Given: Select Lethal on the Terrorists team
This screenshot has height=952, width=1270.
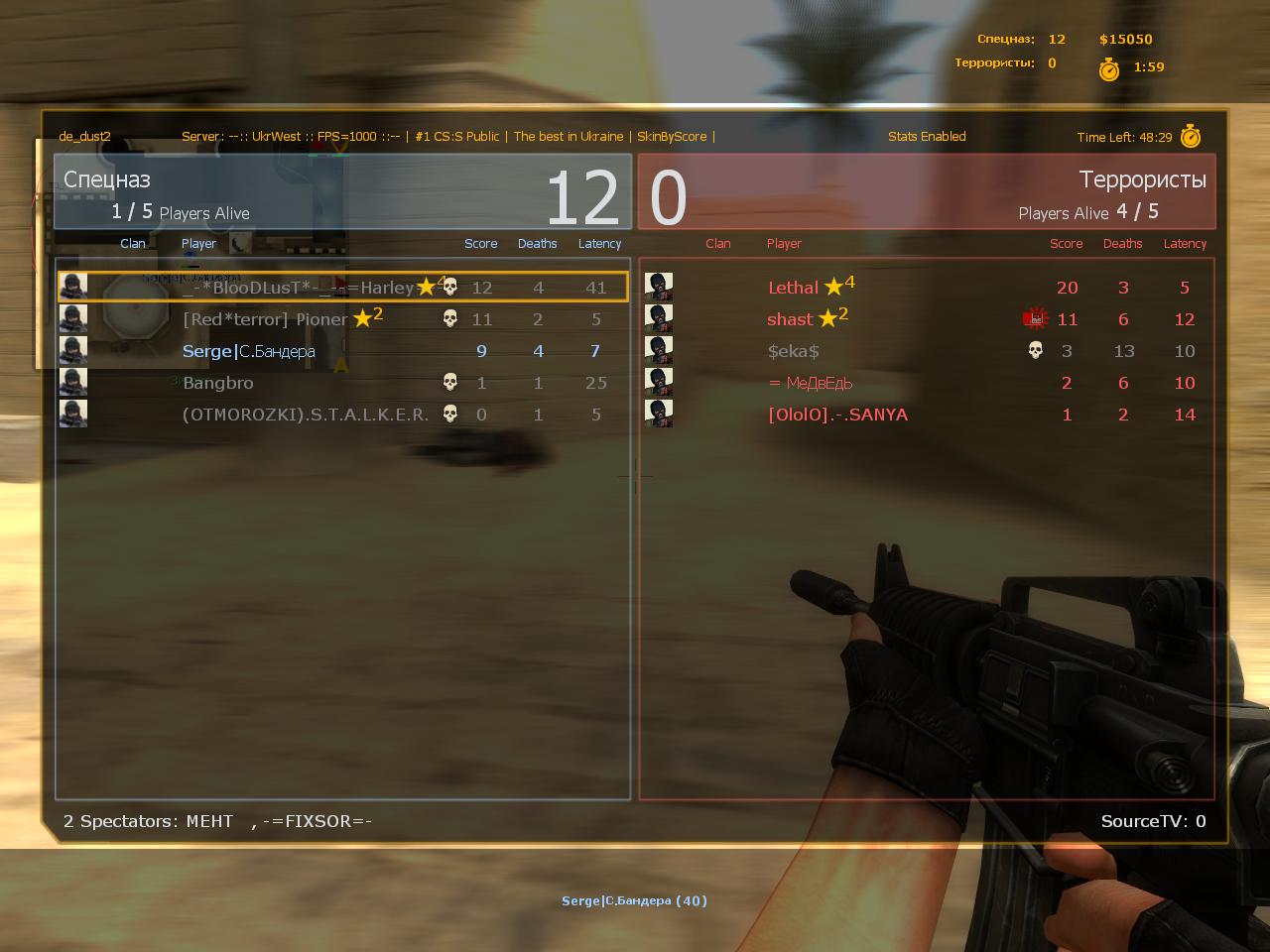Looking at the screenshot, I should pos(928,288).
